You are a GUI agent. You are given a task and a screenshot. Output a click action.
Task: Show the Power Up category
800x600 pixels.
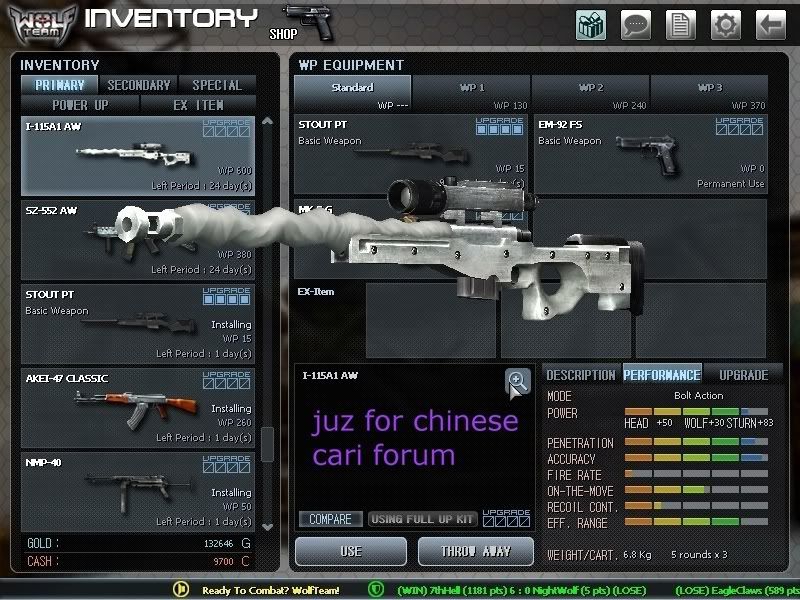81,105
